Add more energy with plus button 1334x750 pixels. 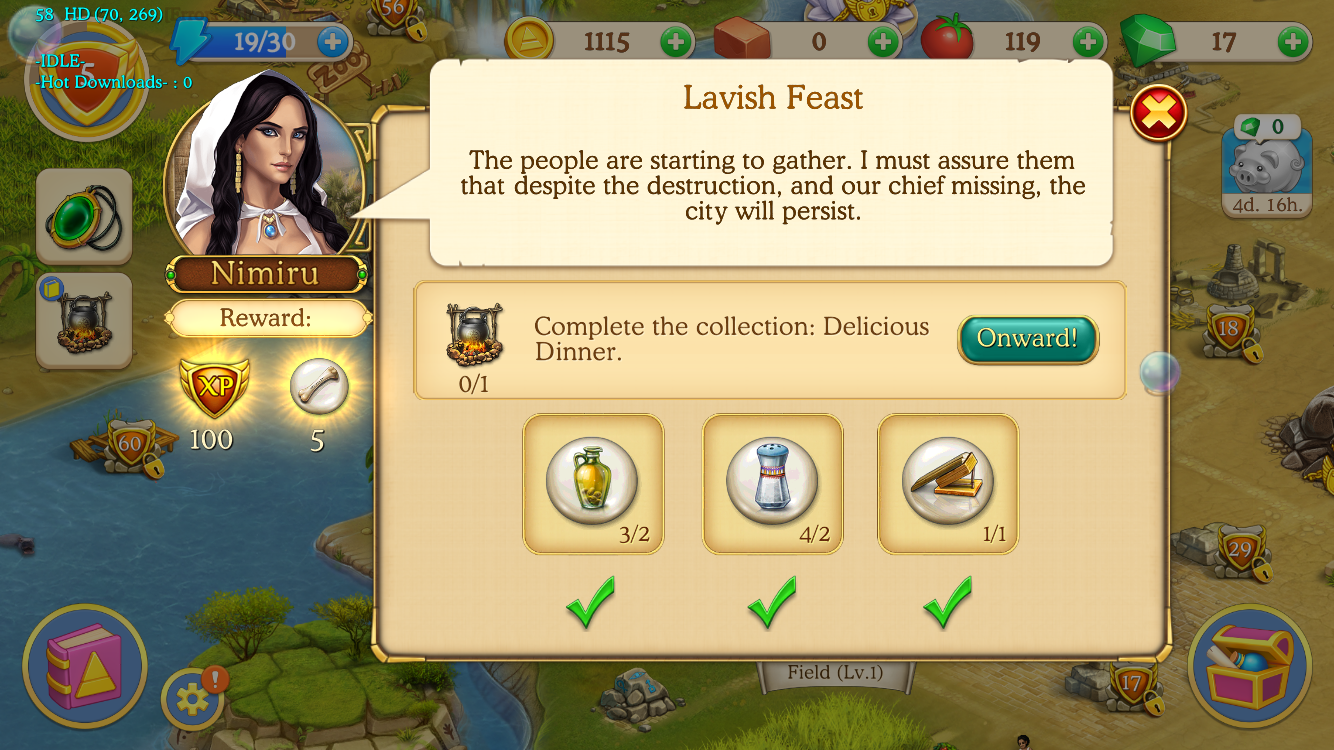(x=333, y=42)
